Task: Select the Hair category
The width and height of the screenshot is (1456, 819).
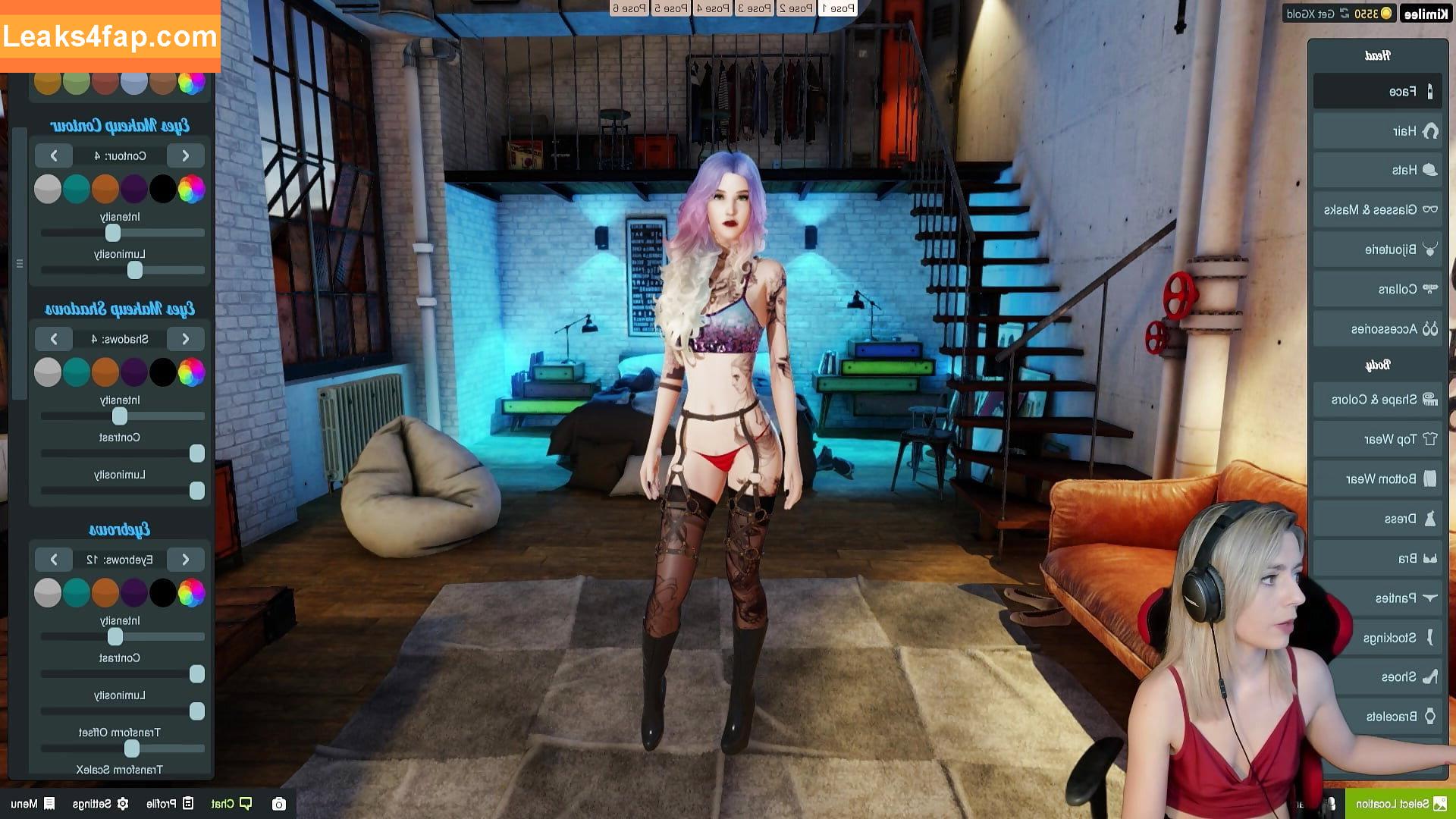Action: pyautogui.click(x=1376, y=131)
